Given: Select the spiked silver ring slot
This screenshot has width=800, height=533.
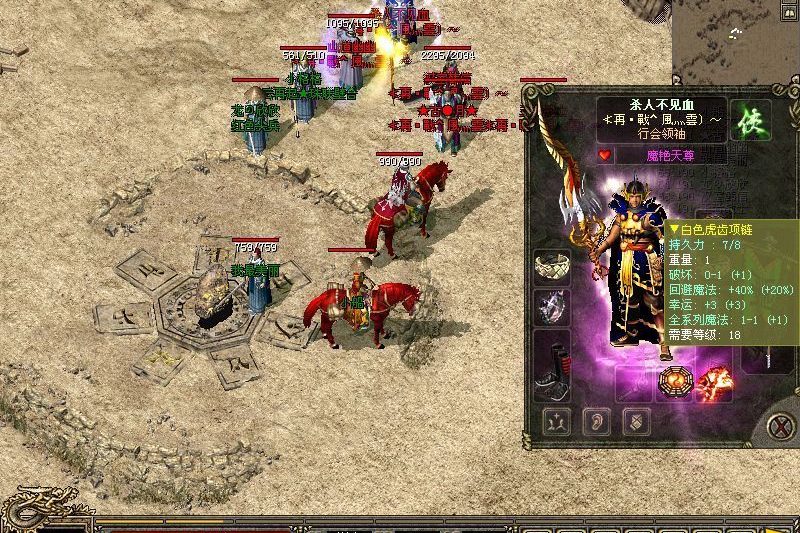Looking at the screenshot, I should pyautogui.click(x=551, y=308).
